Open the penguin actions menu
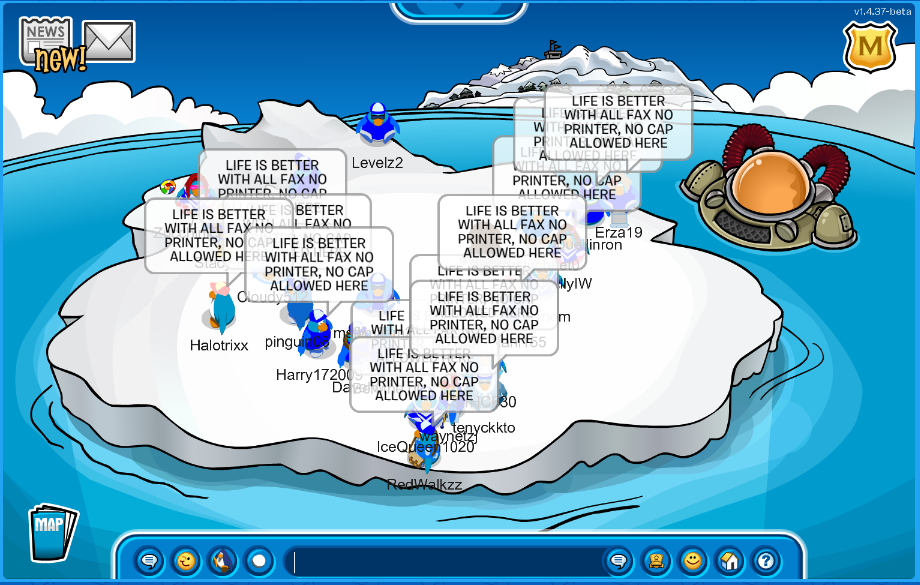 (x=222, y=561)
